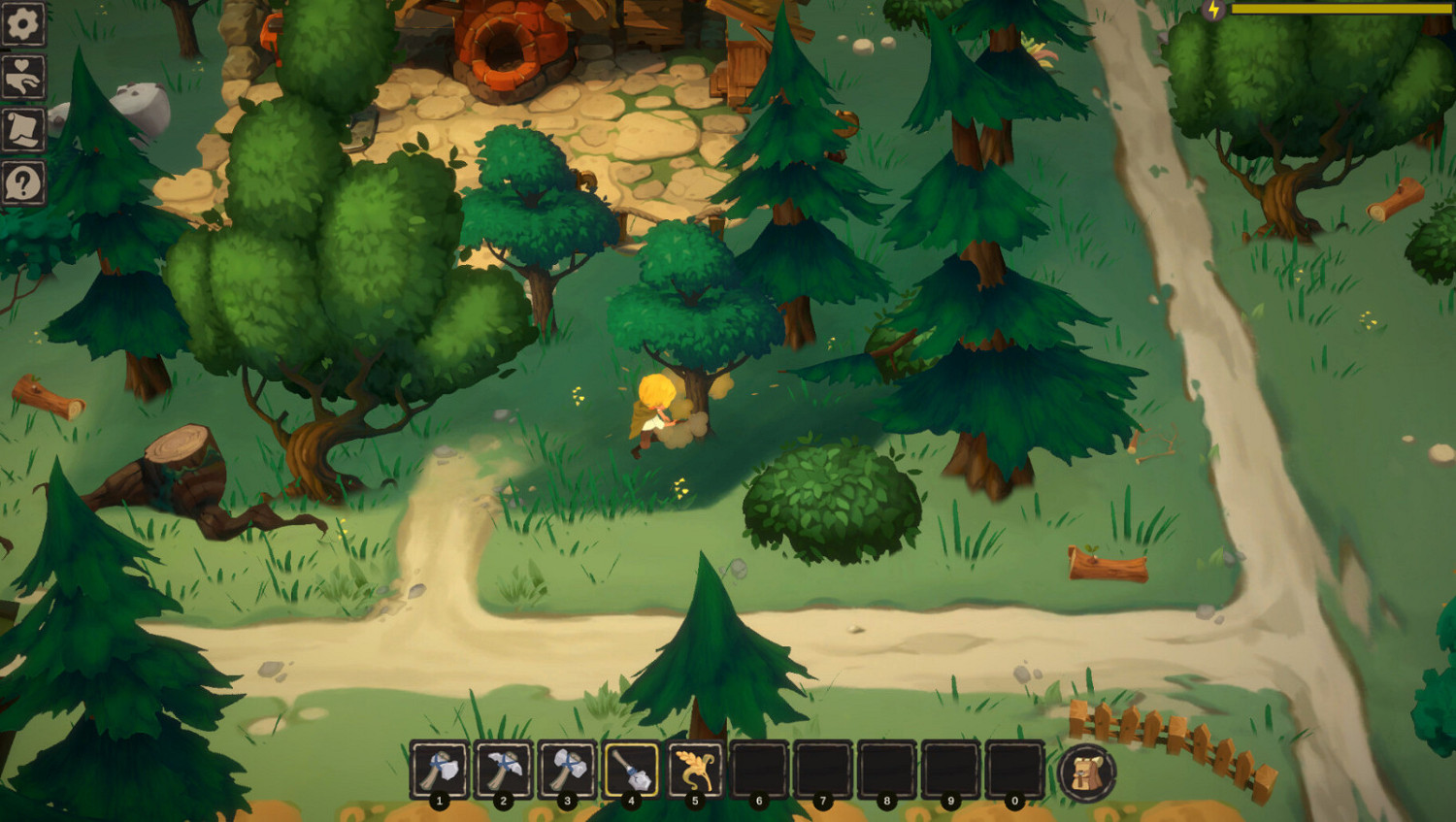1456x822 pixels.
Task: Open the backpack inventory
Action: [x=1089, y=772]
